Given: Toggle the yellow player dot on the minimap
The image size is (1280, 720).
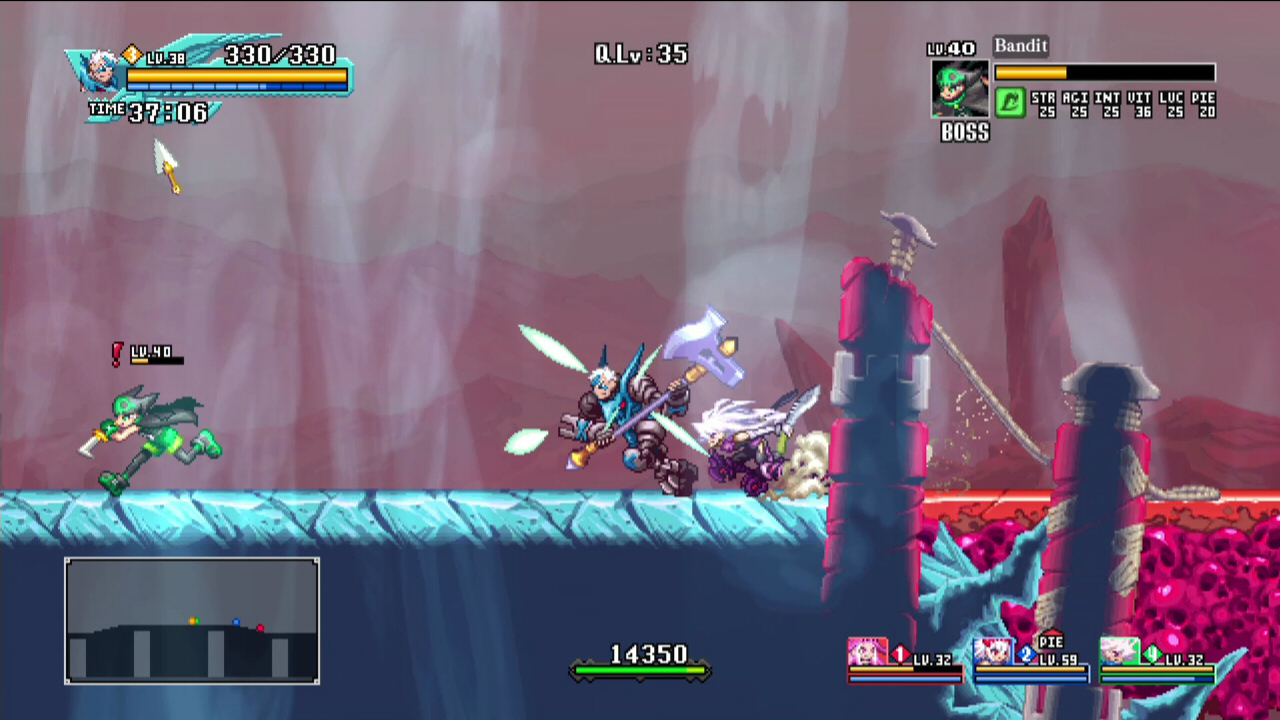Looking at the screenshot, I should (x=193, y=621).
